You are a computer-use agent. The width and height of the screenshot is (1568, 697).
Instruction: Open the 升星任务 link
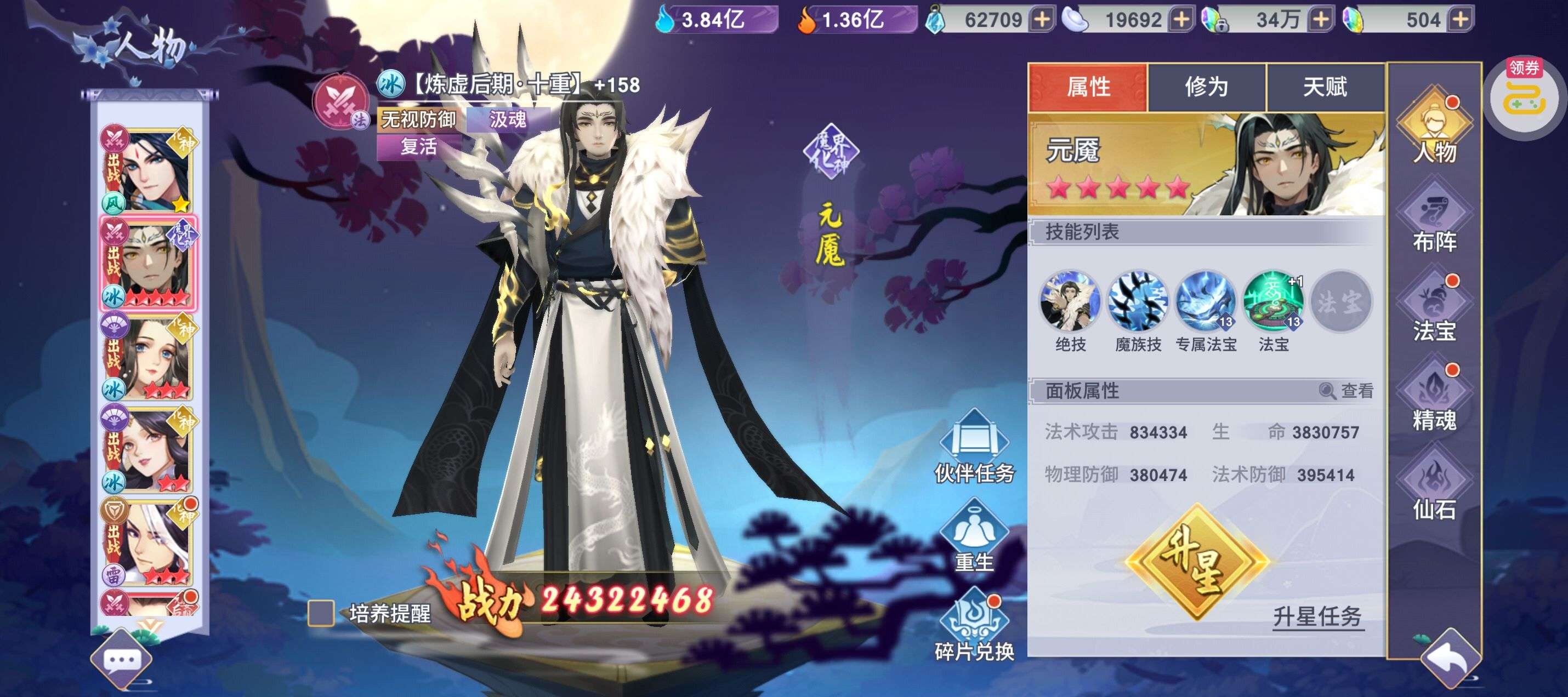[x=1317, y=616]
